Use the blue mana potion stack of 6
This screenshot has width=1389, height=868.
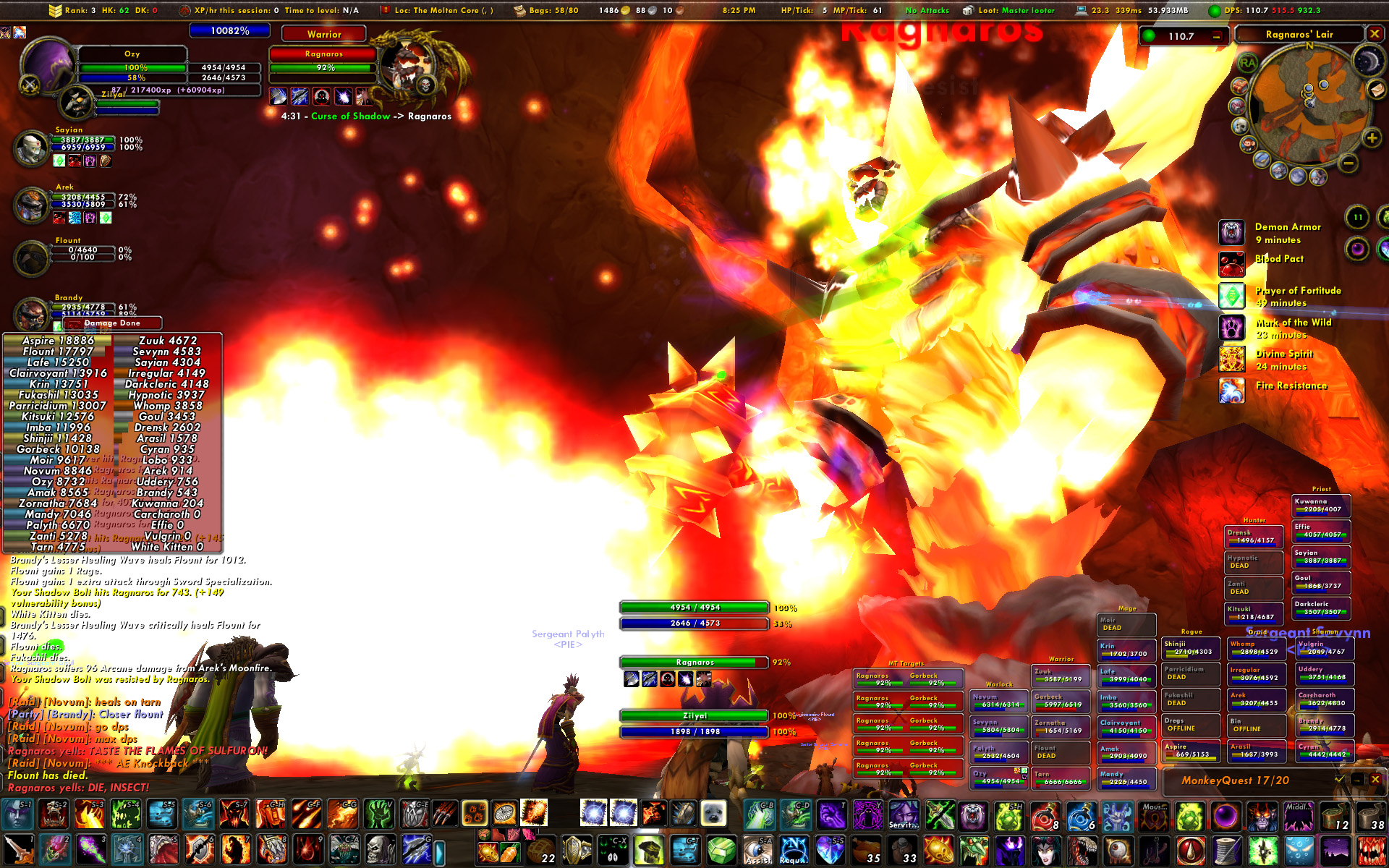1081,816
